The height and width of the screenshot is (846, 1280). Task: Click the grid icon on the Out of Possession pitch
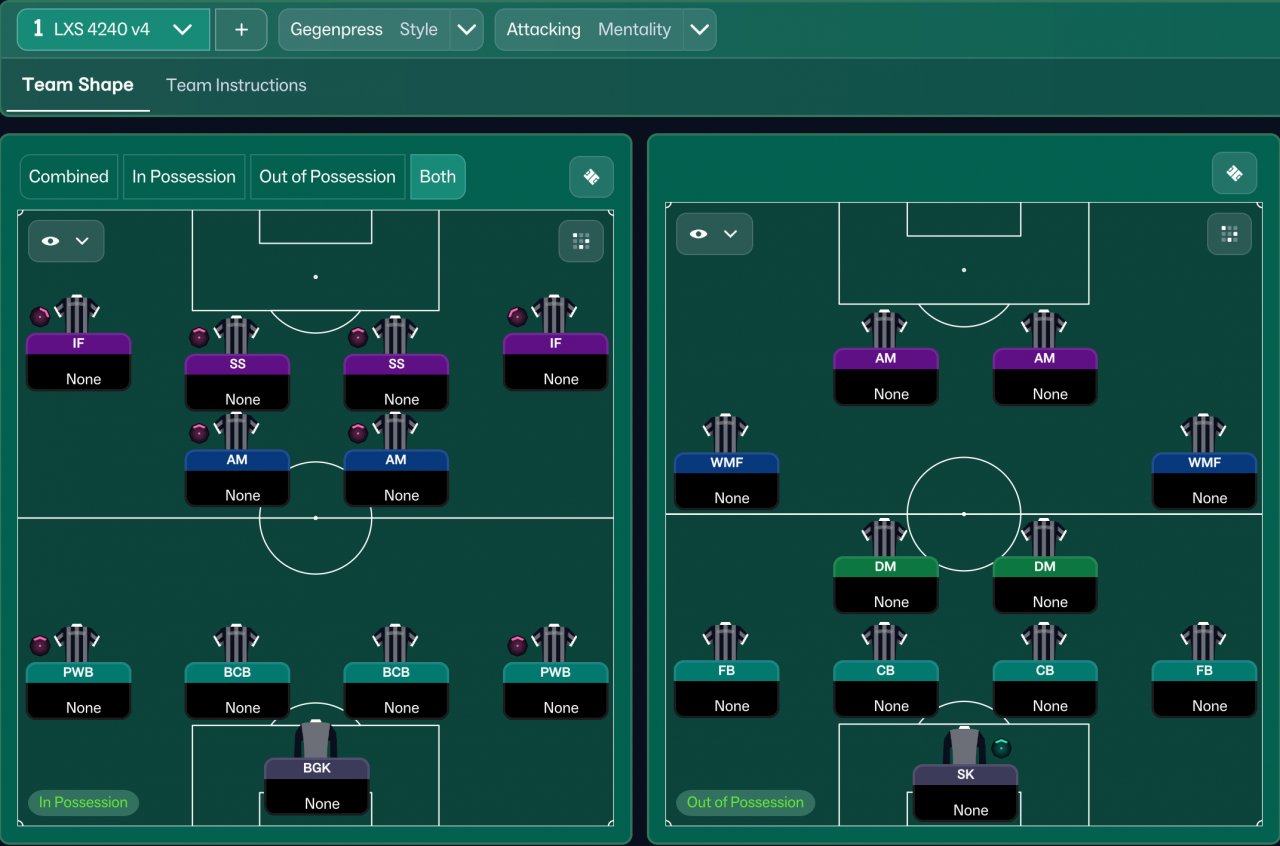tap(1229, 234)
